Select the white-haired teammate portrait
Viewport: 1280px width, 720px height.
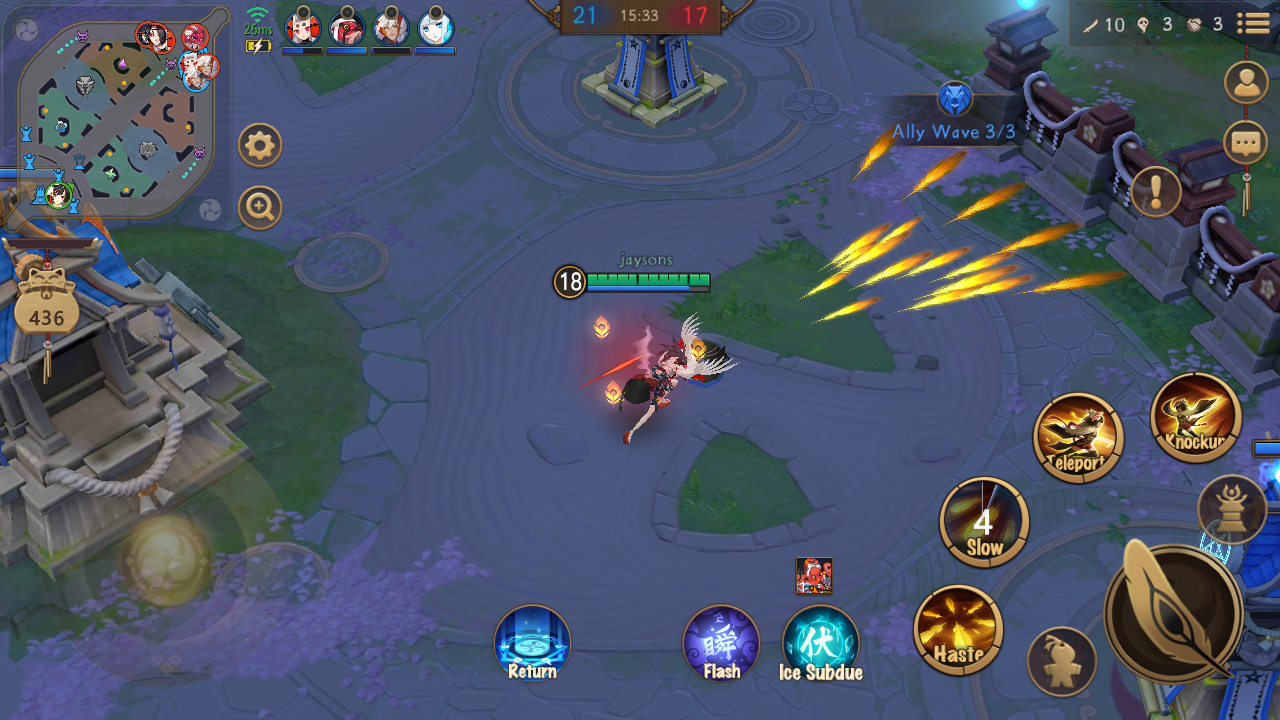click(x=436, y=28)
